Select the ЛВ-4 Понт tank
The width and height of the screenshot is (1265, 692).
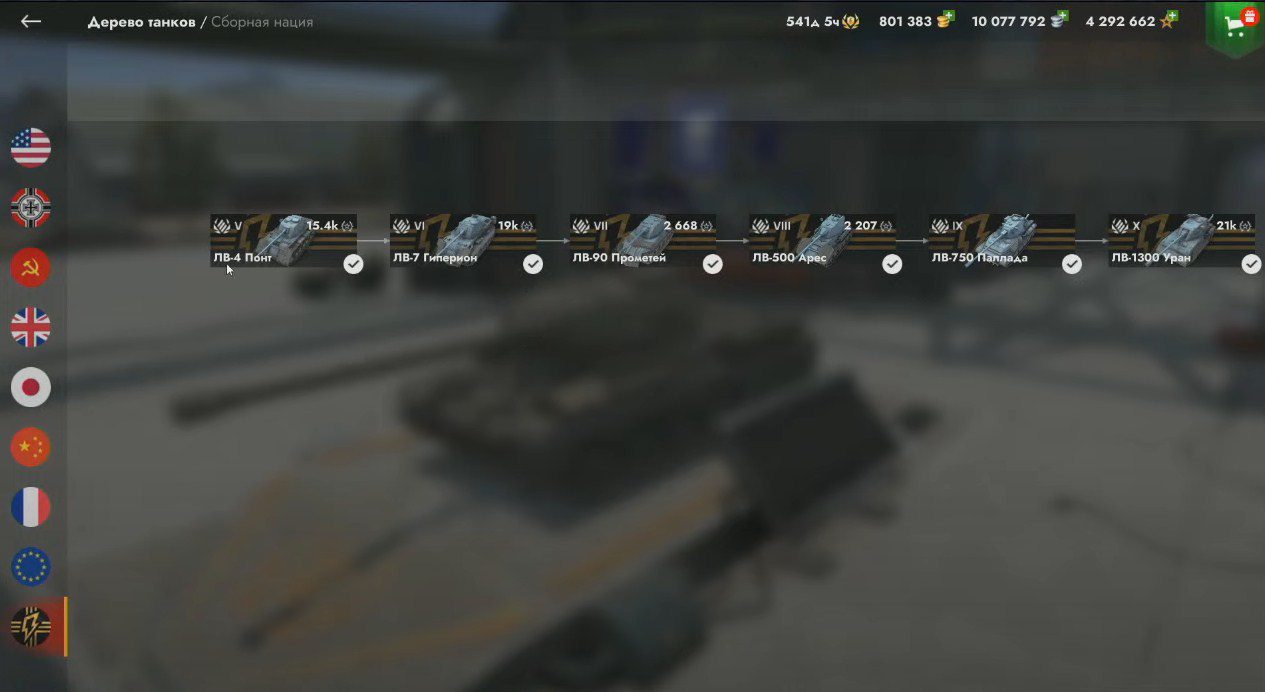point(283,241)
